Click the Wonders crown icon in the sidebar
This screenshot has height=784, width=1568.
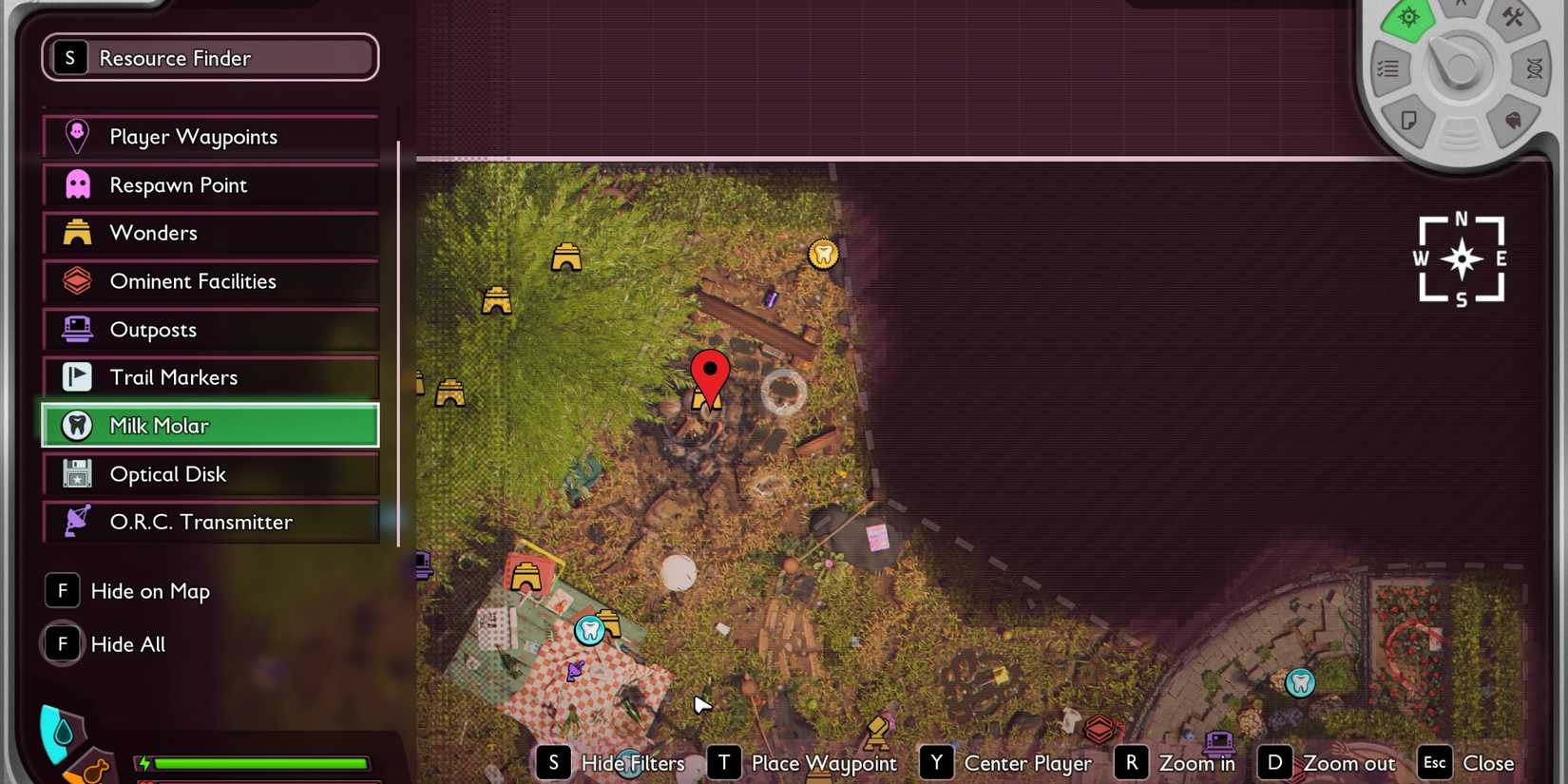[x=76, y=233]
